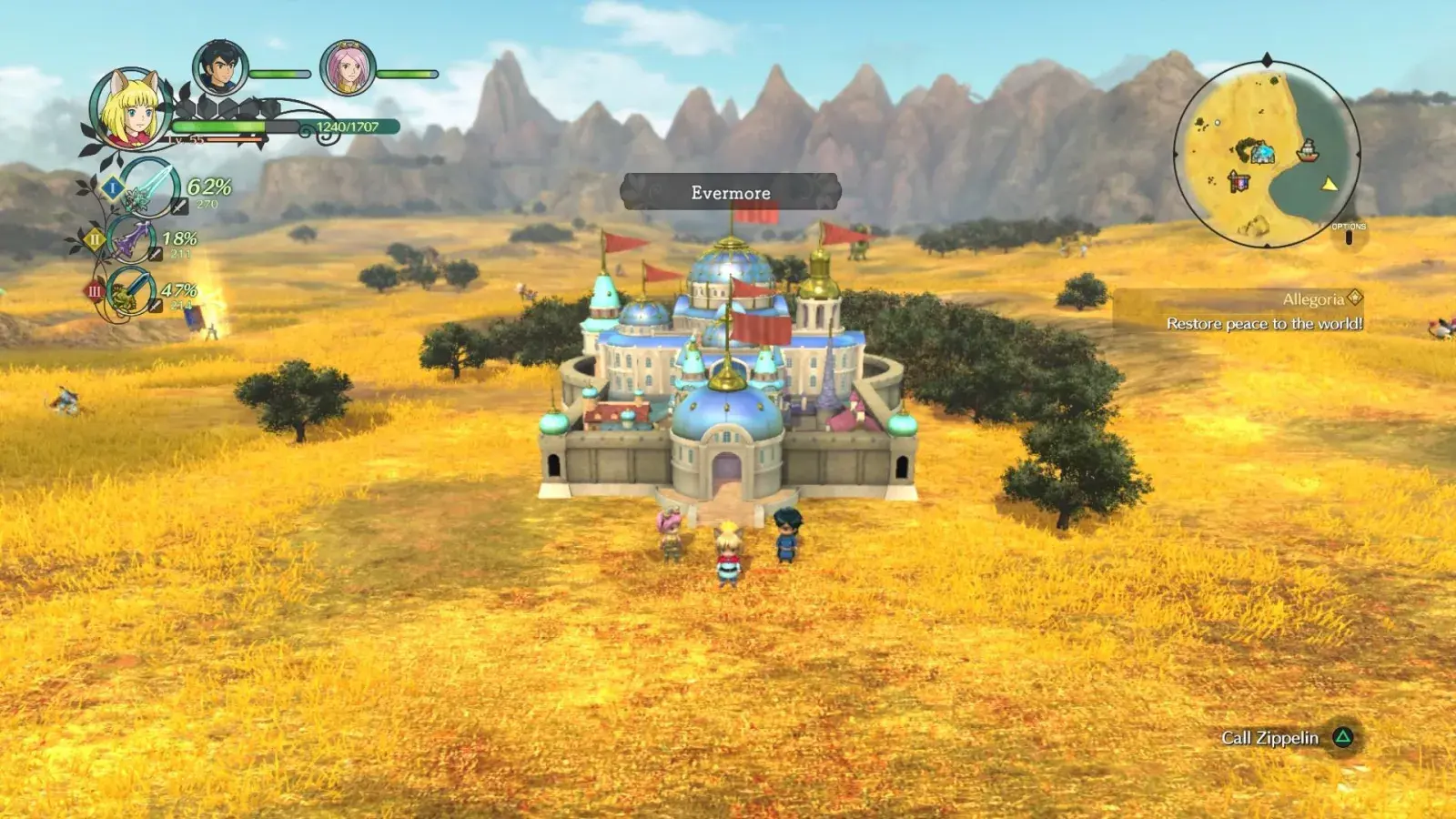This screenshot has width=1456, height=819.
Task: Select Tani's pink-haired party portrait
Action: [347, 69]
